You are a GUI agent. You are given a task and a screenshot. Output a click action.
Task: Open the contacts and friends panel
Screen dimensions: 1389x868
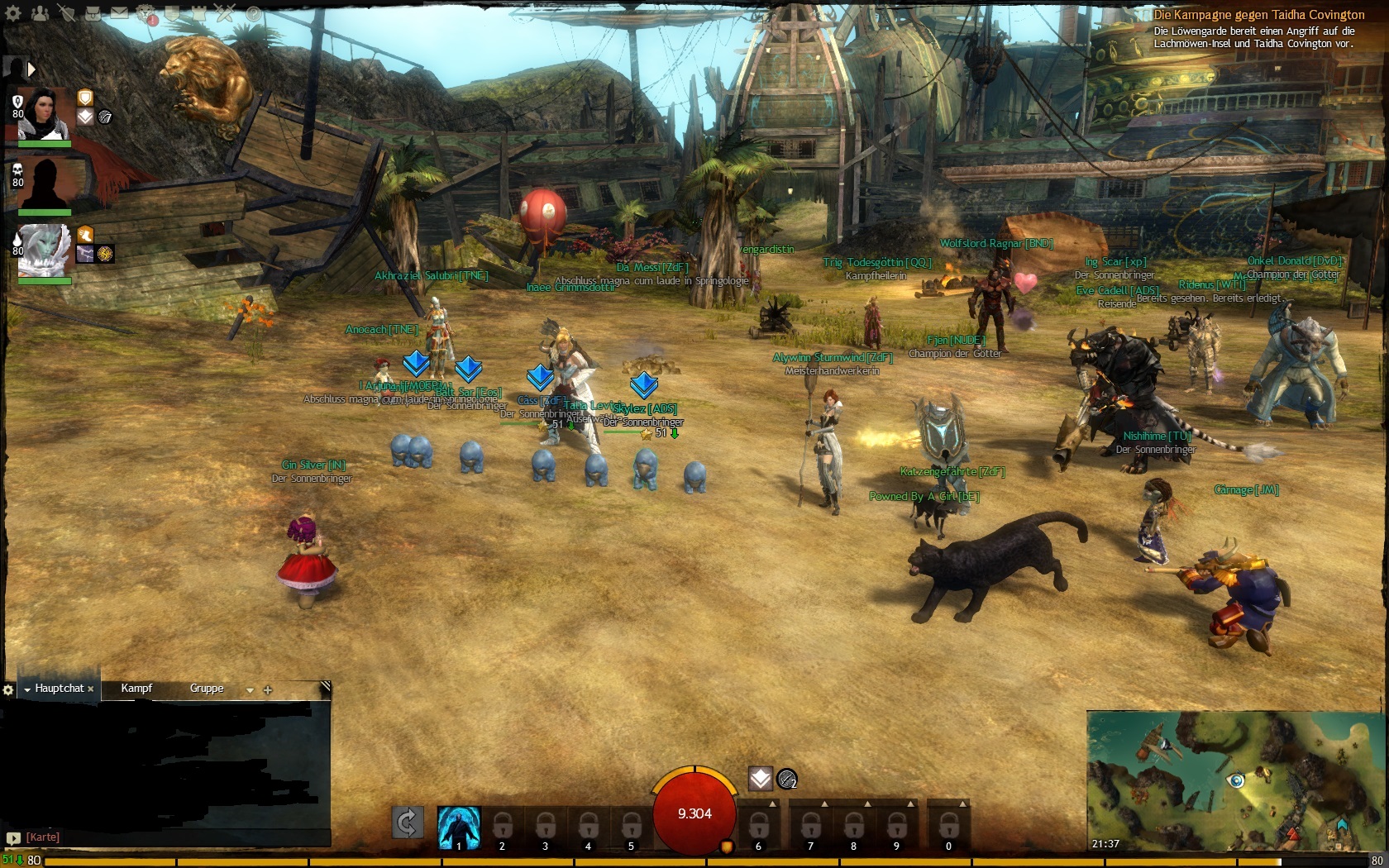pos(40,13)
